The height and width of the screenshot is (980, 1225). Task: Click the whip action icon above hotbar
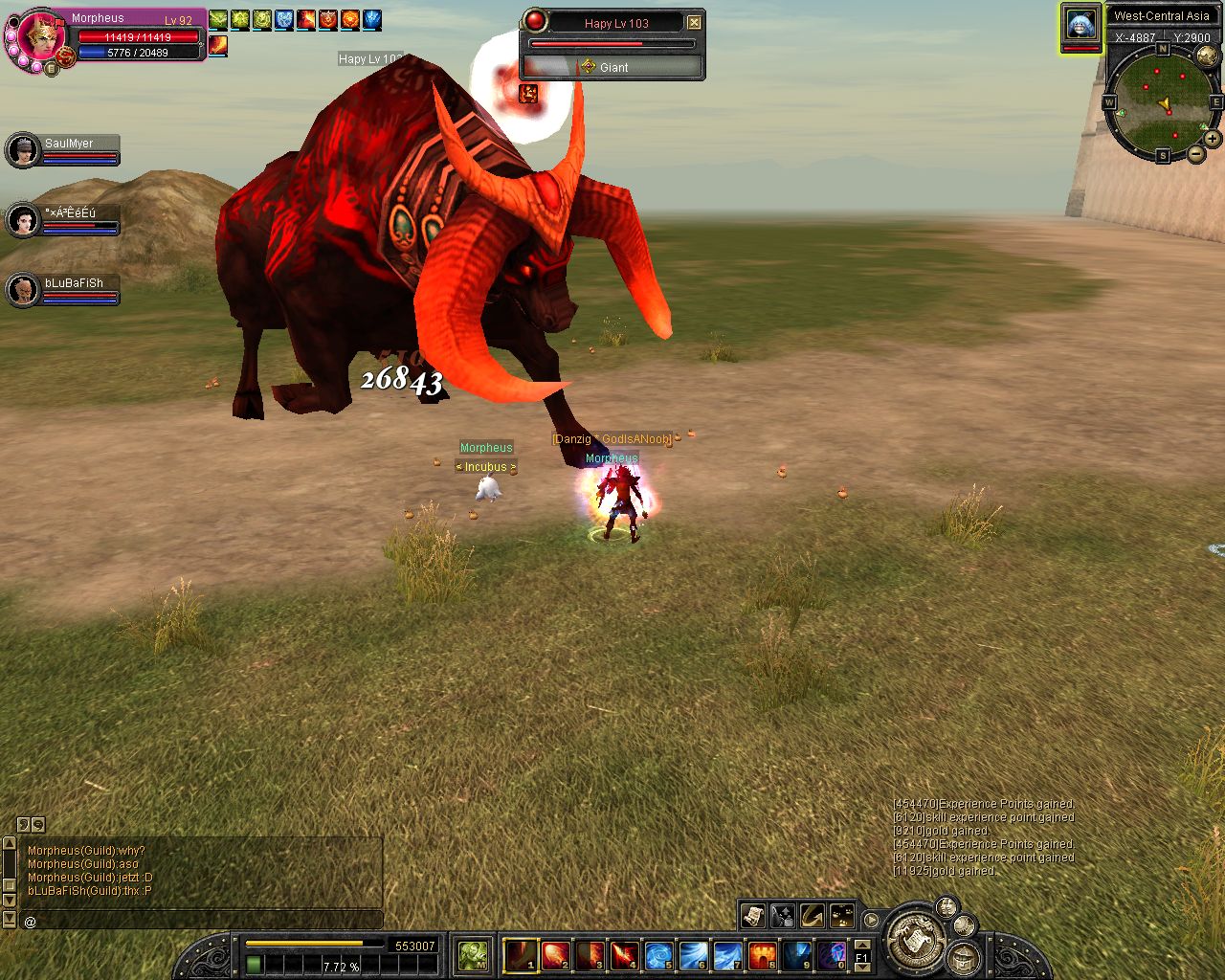click(813, 916)
